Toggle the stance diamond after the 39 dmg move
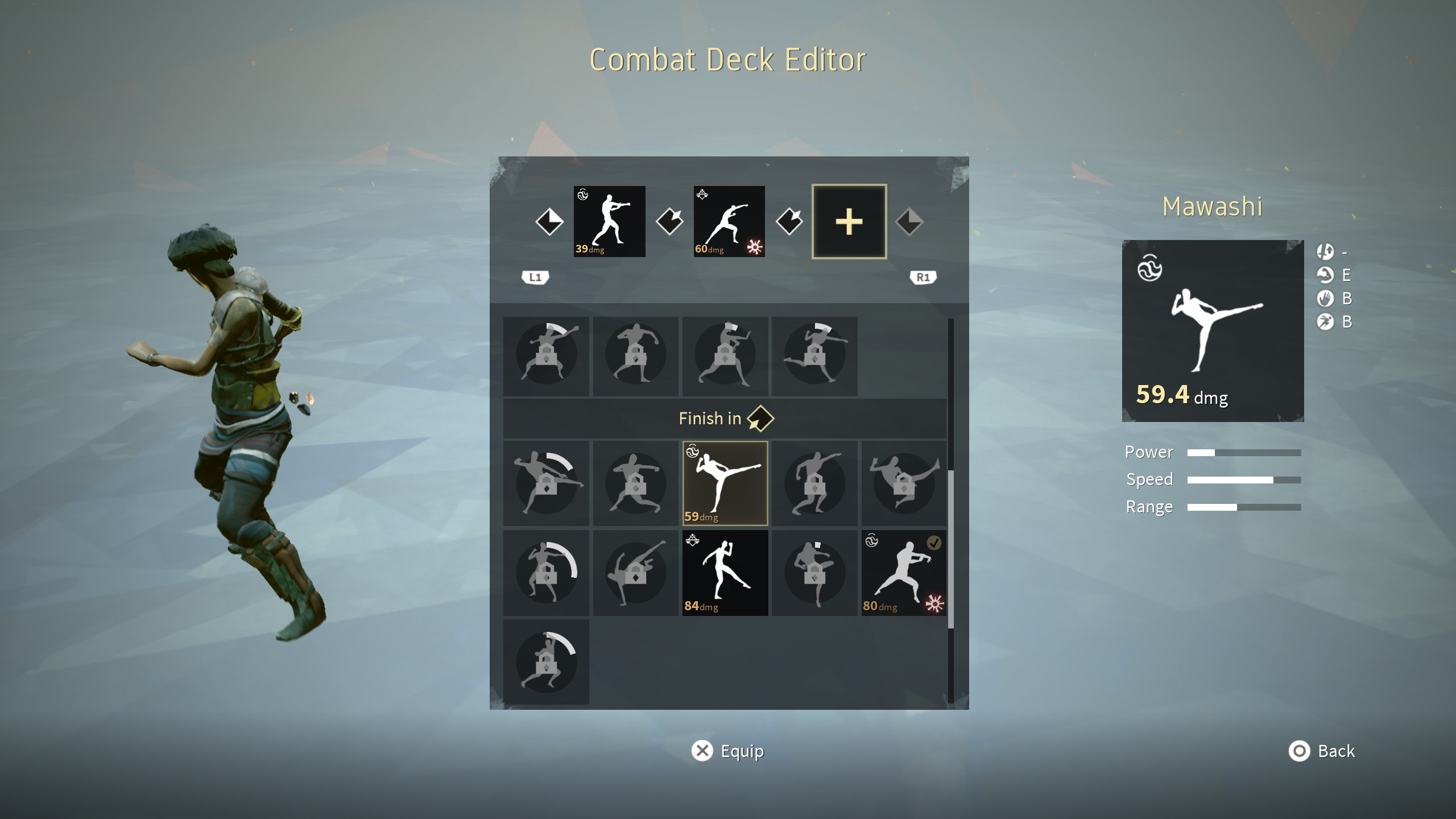The height and width of the screenshot is (819, 1456). coord(670,222)
